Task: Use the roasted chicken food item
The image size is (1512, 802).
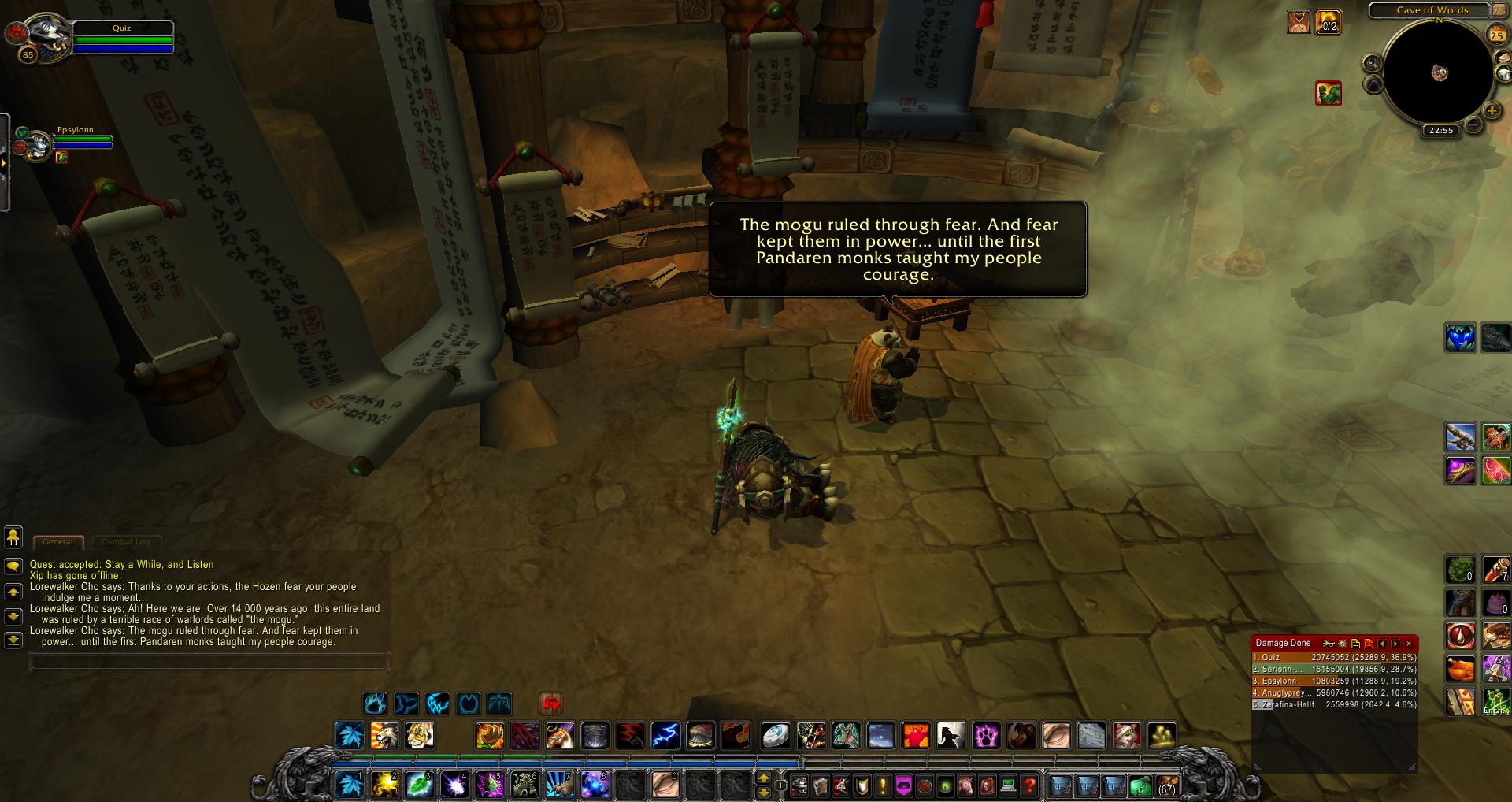Action: 1460,669
